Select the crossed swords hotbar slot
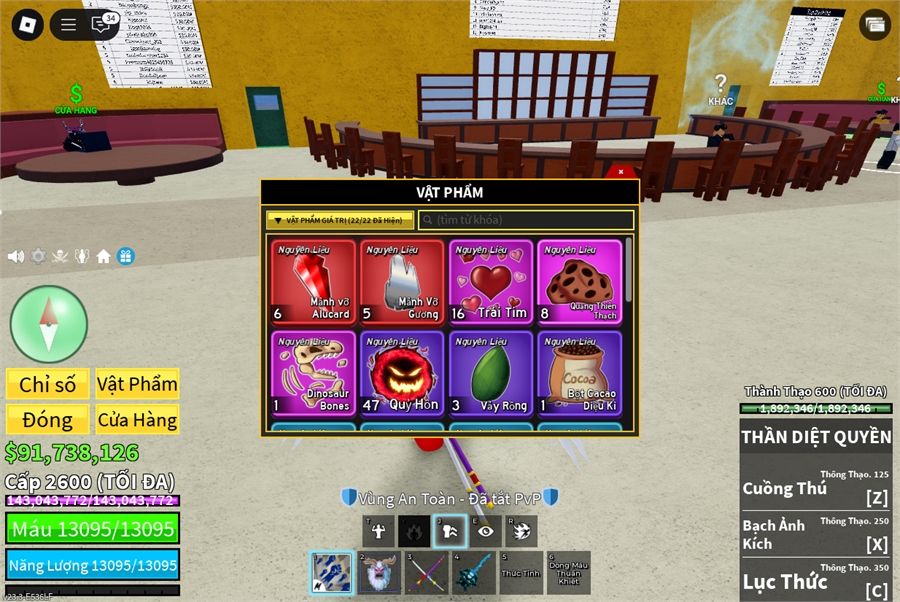 pyautogui.click(x=427, y=573)
